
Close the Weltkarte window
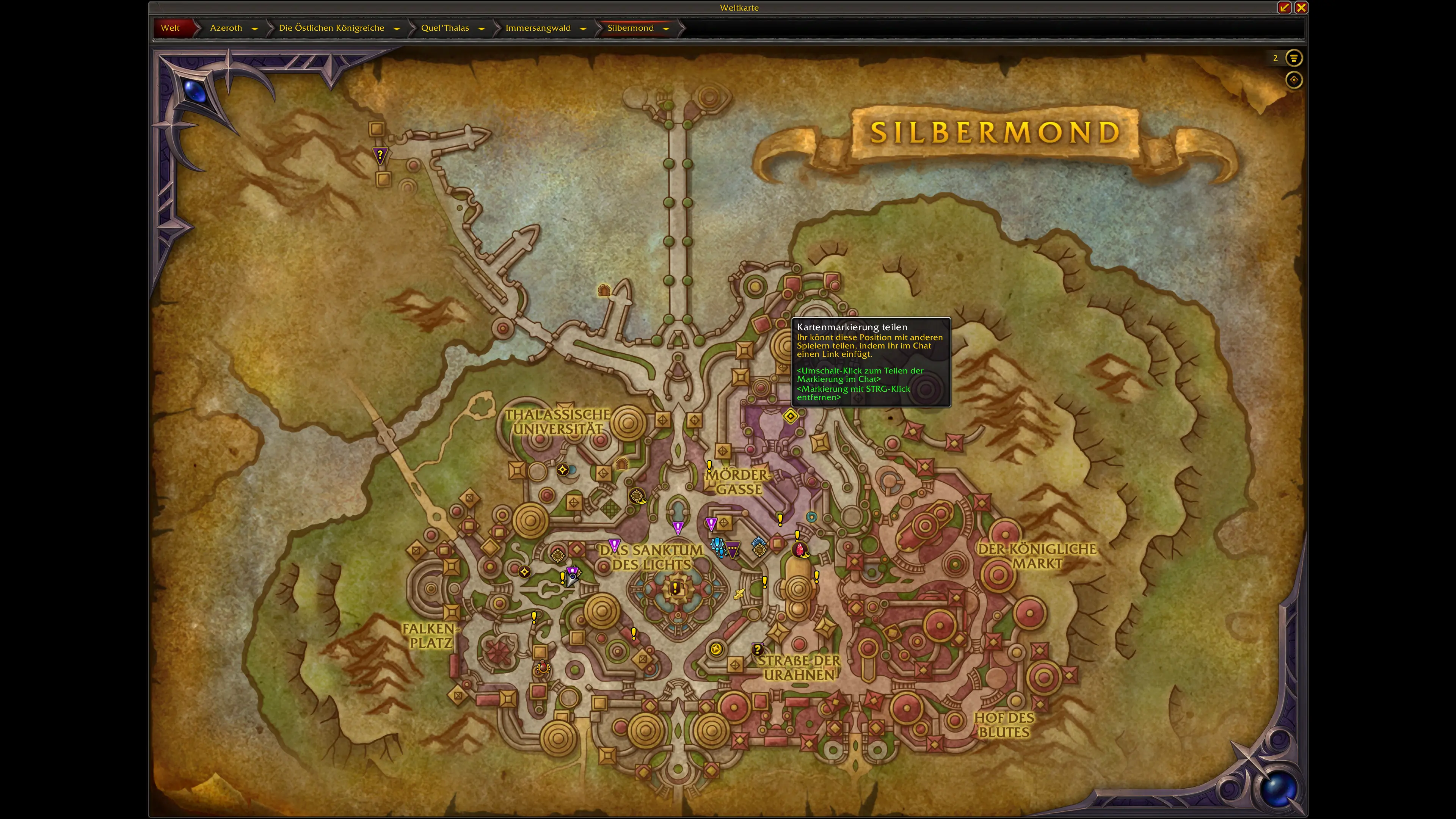1301,7
